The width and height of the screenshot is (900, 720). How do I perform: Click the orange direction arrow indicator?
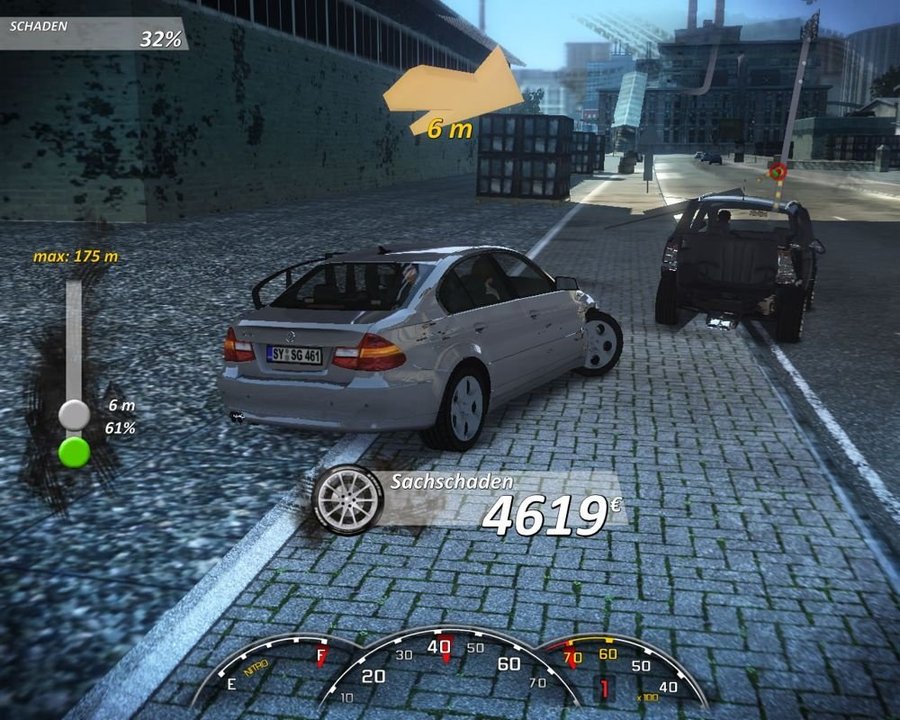pyautogui.click(x=456, y=88)
